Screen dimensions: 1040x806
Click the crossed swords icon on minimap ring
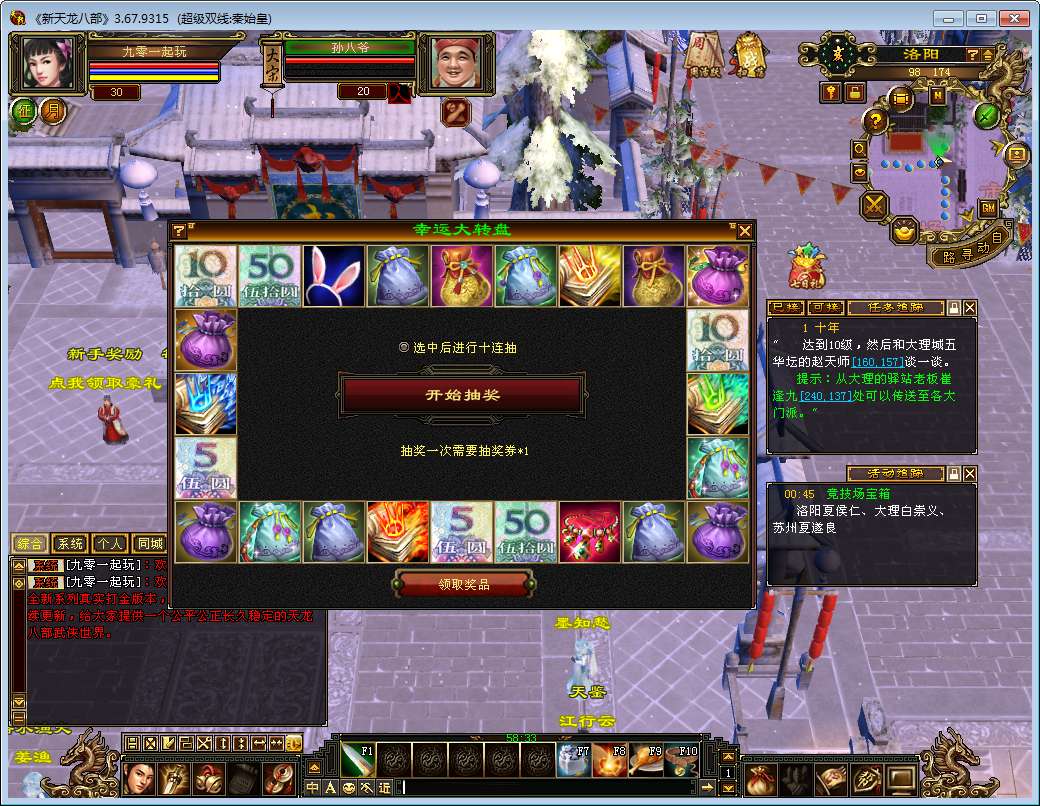click(x=875, y=206)
